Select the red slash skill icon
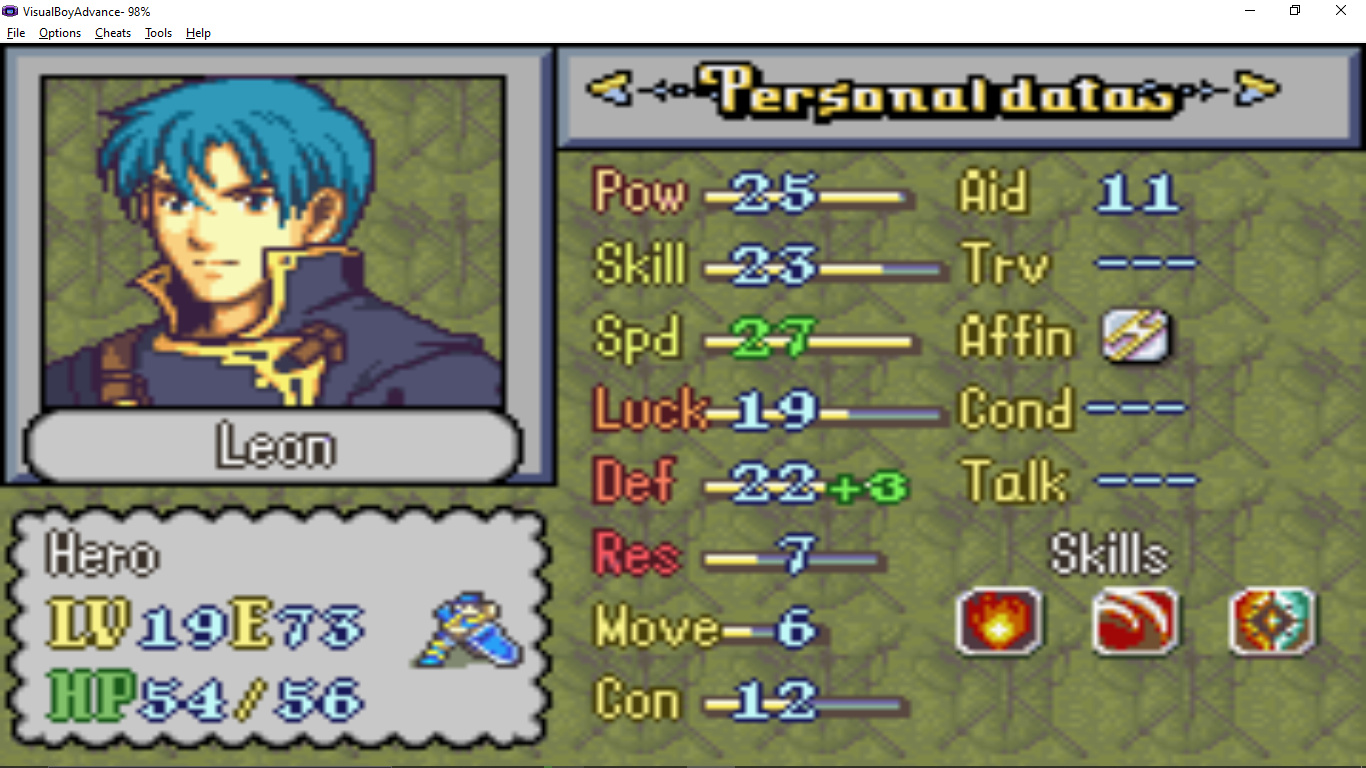Viewport: 1366px width, 768px height. click(1135, 621)
